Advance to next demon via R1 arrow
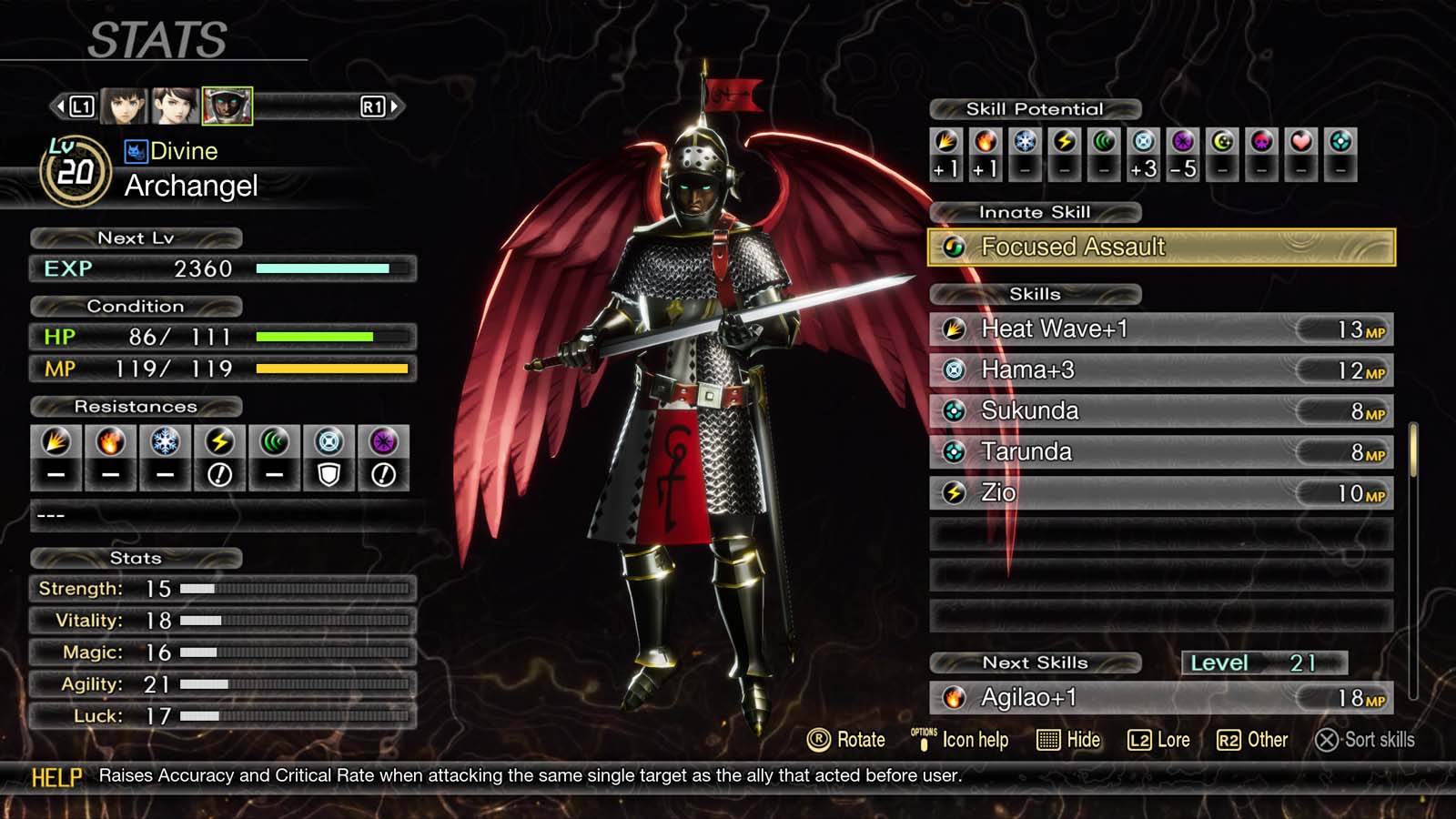The image size is (1456, 819). [x=393, y=106]
